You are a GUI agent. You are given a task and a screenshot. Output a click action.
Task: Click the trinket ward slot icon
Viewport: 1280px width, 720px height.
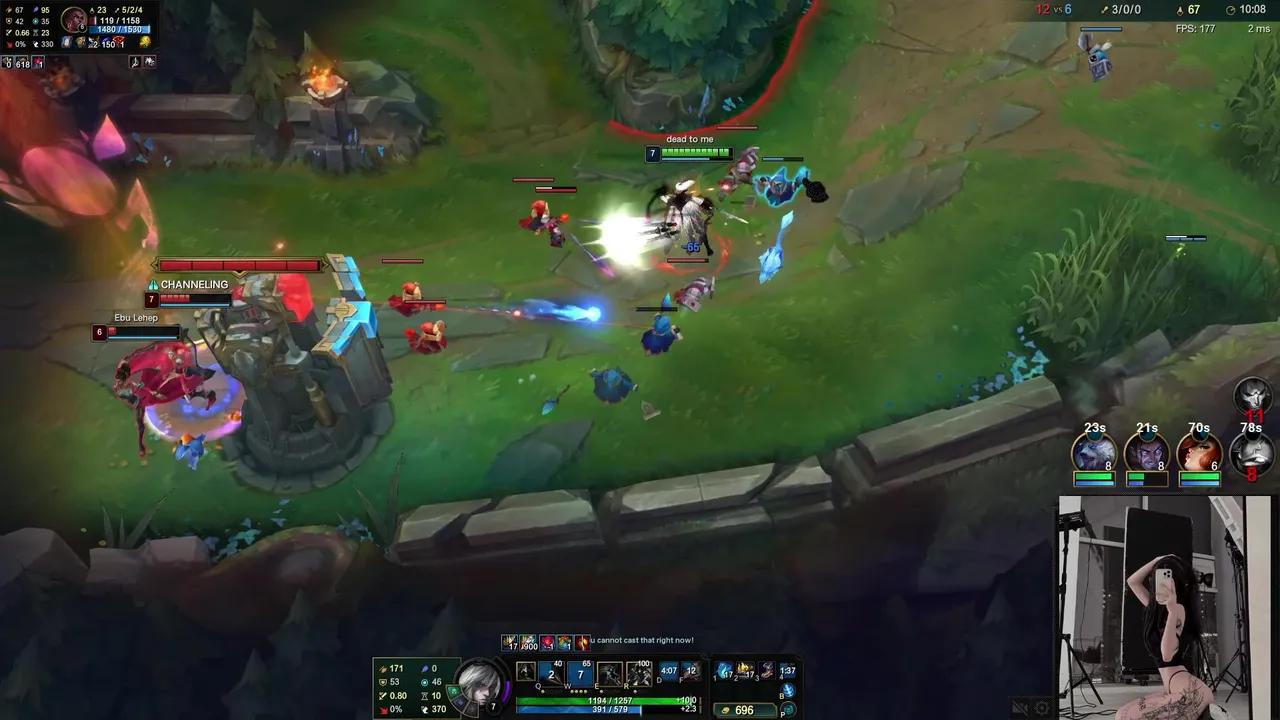coord(787,688)
